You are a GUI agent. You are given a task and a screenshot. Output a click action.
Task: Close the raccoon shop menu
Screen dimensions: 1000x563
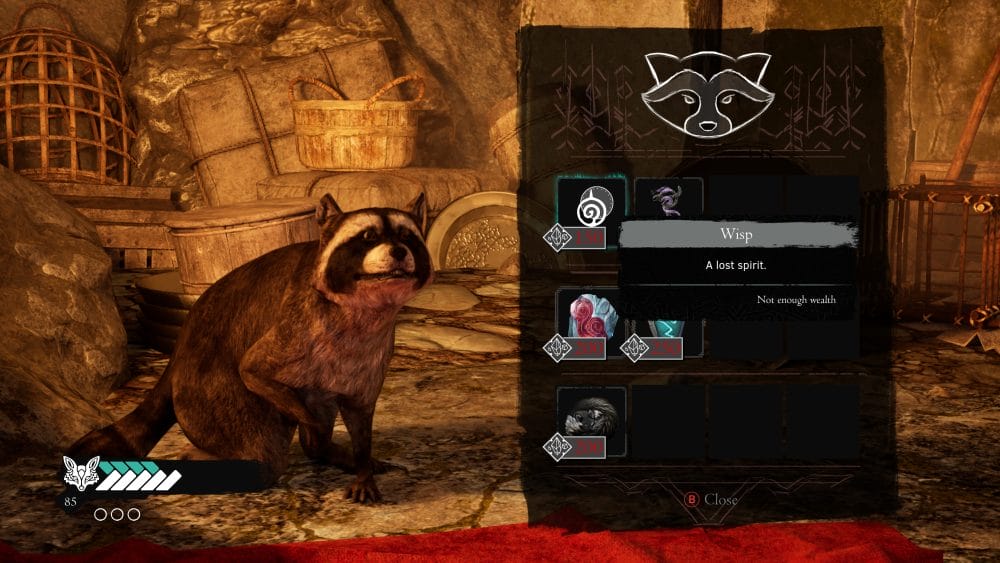(710, 499)
